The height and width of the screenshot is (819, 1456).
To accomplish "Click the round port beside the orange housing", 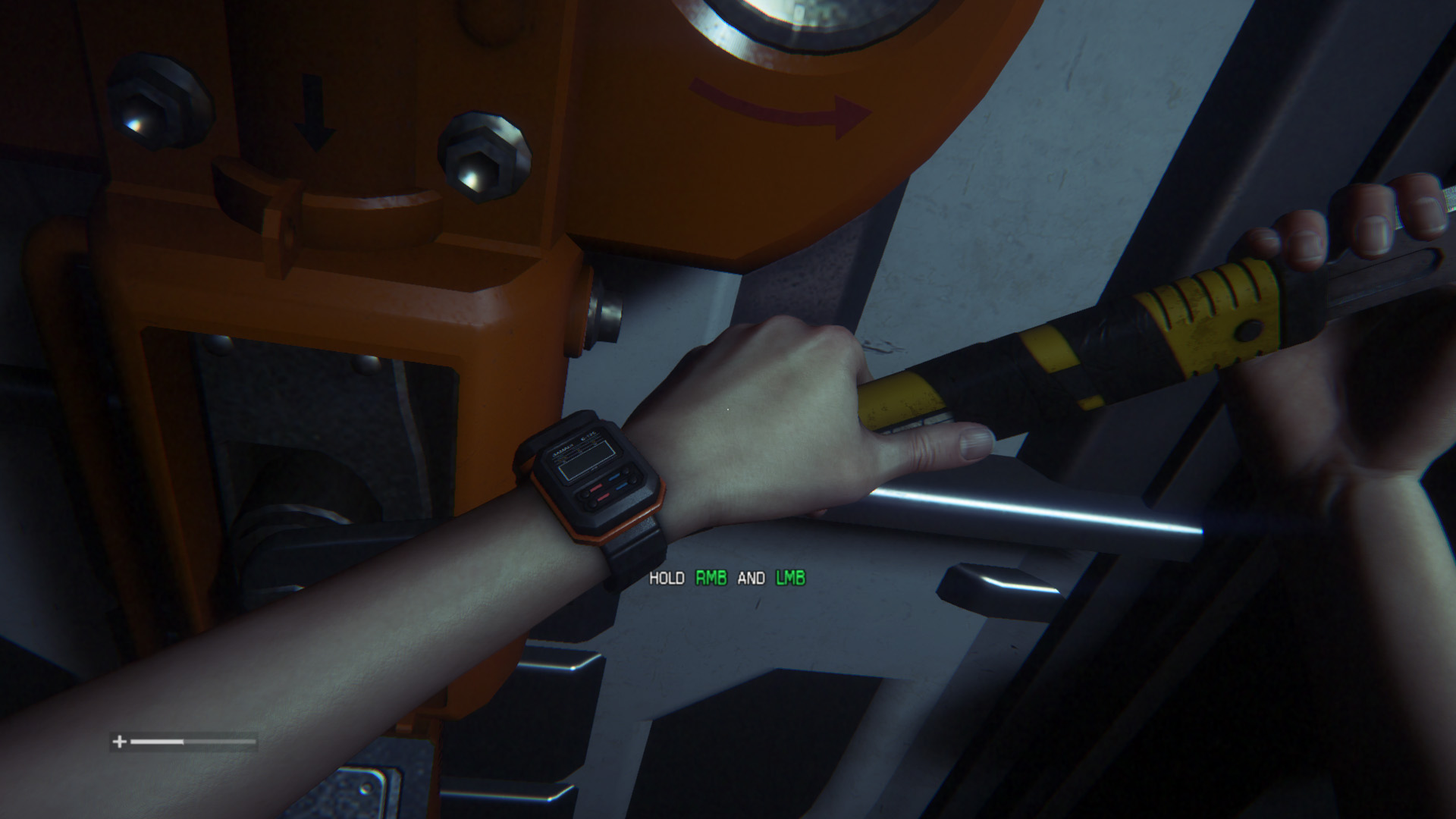I will [607, 311].
